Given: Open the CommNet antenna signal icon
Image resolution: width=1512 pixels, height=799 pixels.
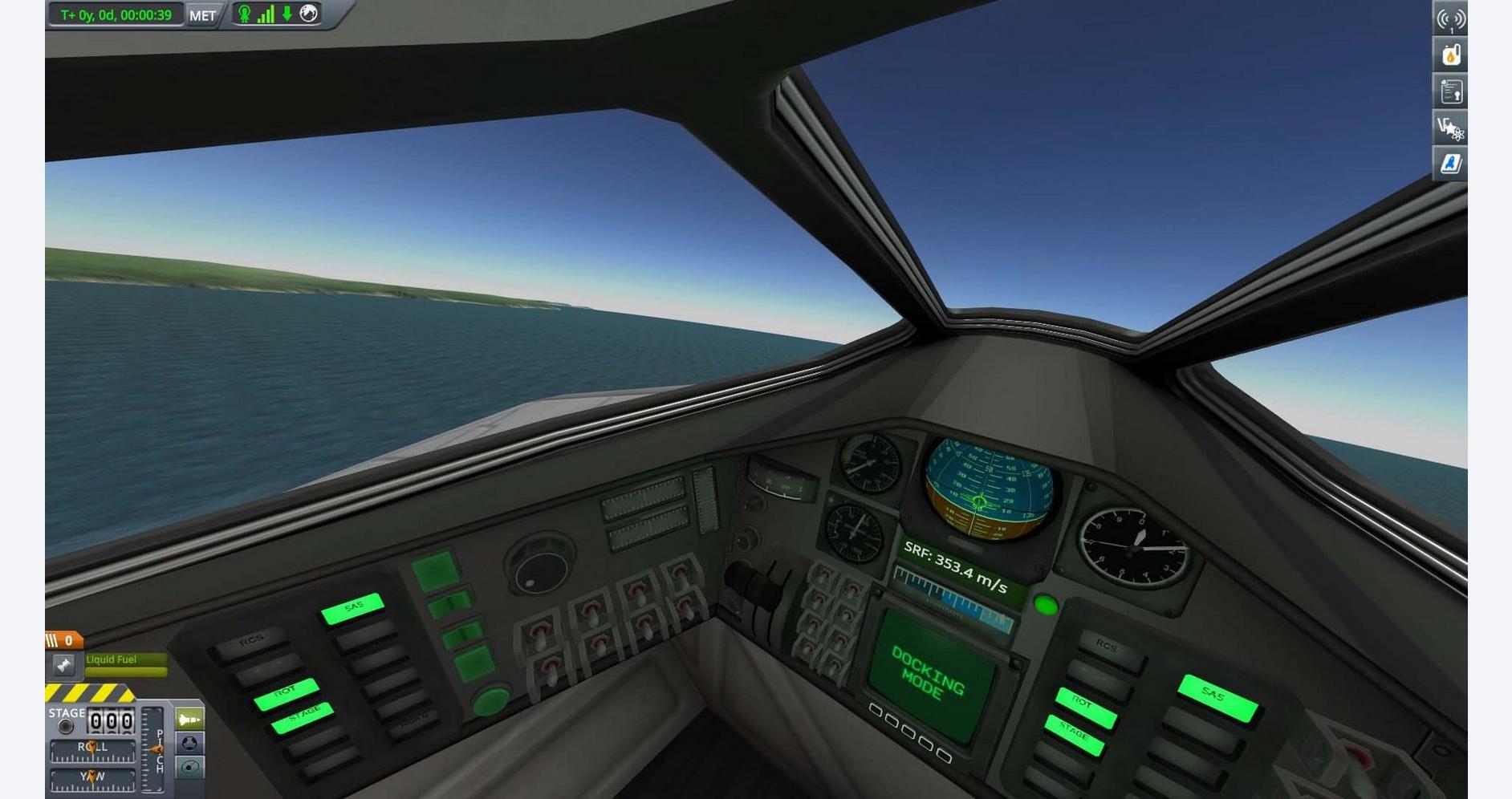Looking at the screenshot, I should 1450,19.
